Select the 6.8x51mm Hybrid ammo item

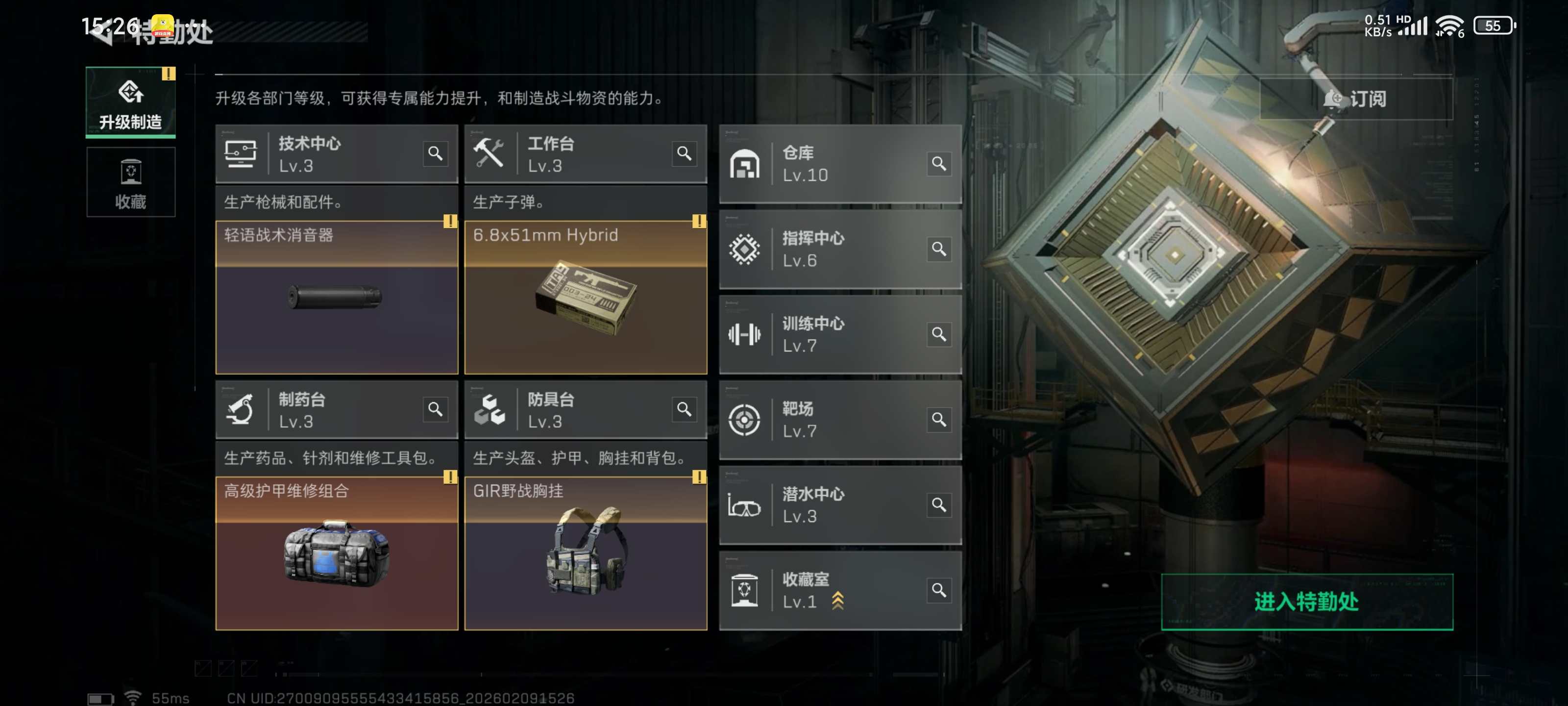(x=585, y=297)
